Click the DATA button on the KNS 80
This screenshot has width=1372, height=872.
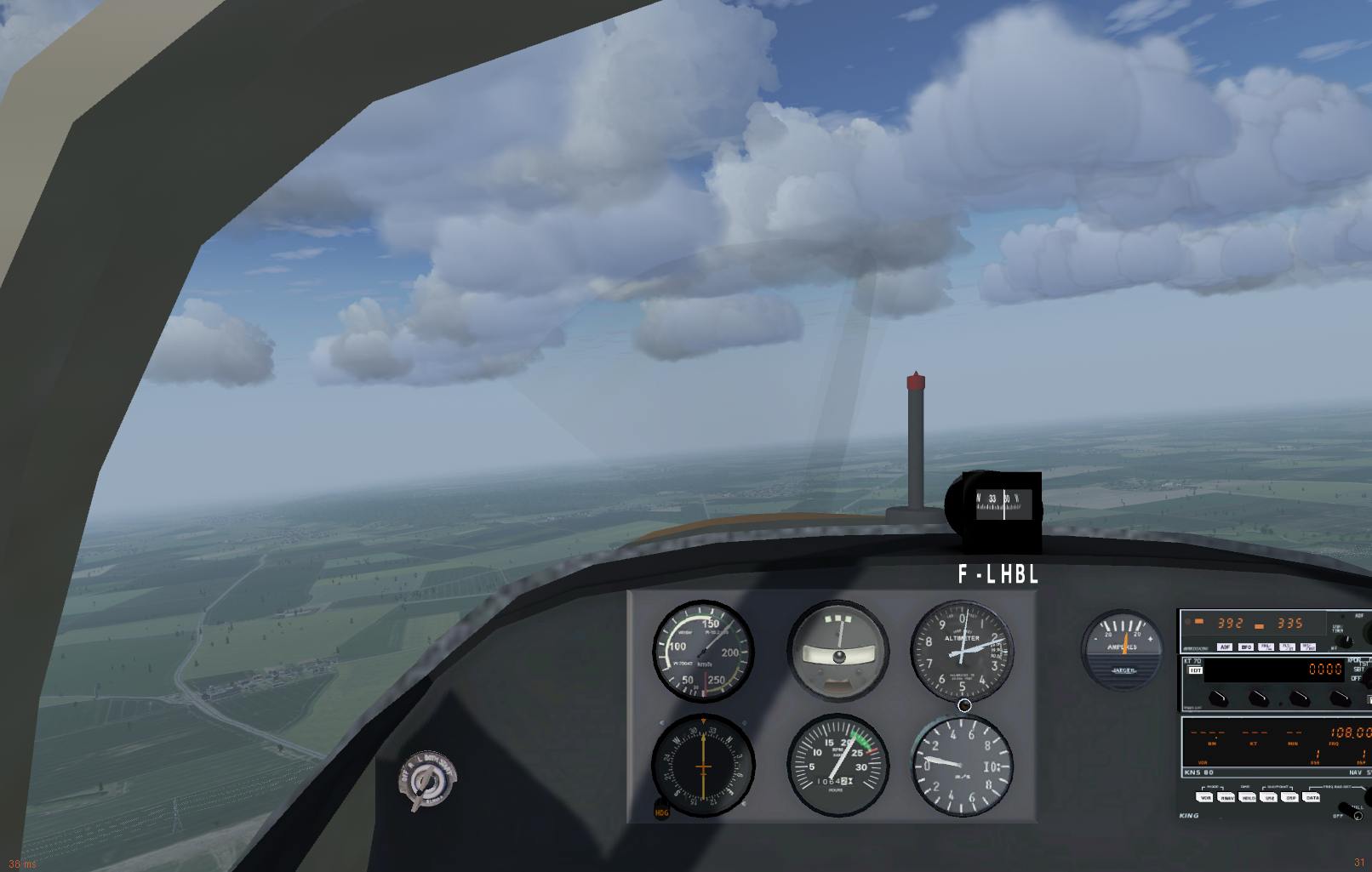[x=1312, y=797]
